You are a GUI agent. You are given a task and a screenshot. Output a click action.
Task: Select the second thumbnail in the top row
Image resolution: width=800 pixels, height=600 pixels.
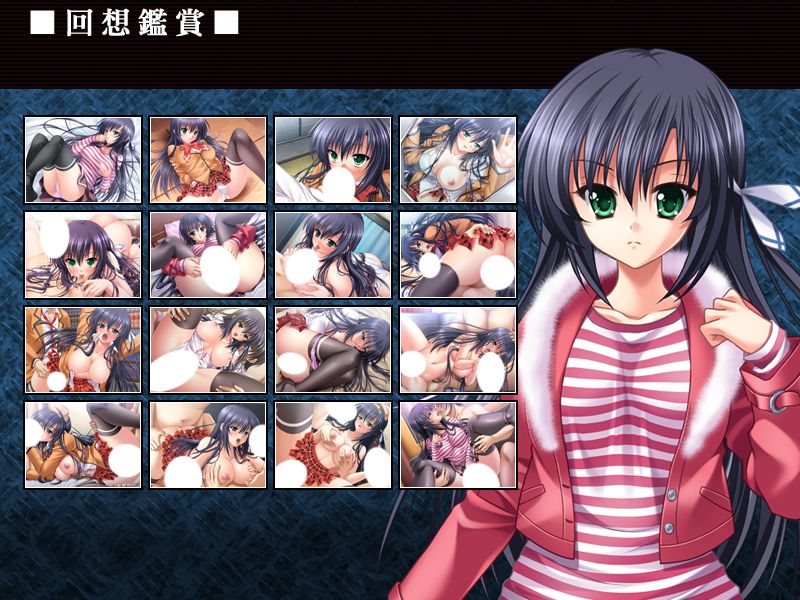point(208,160)
